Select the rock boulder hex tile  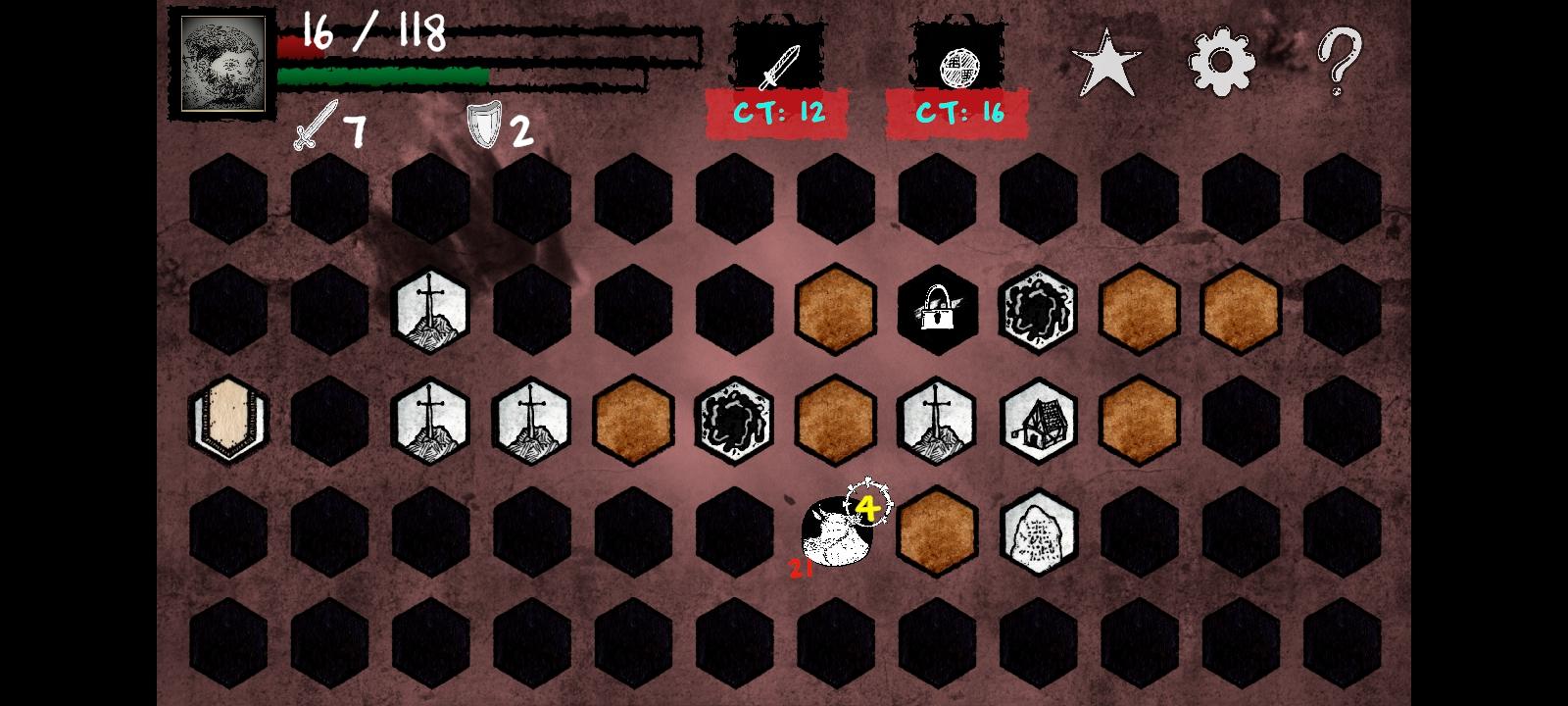click(1039, 532)
